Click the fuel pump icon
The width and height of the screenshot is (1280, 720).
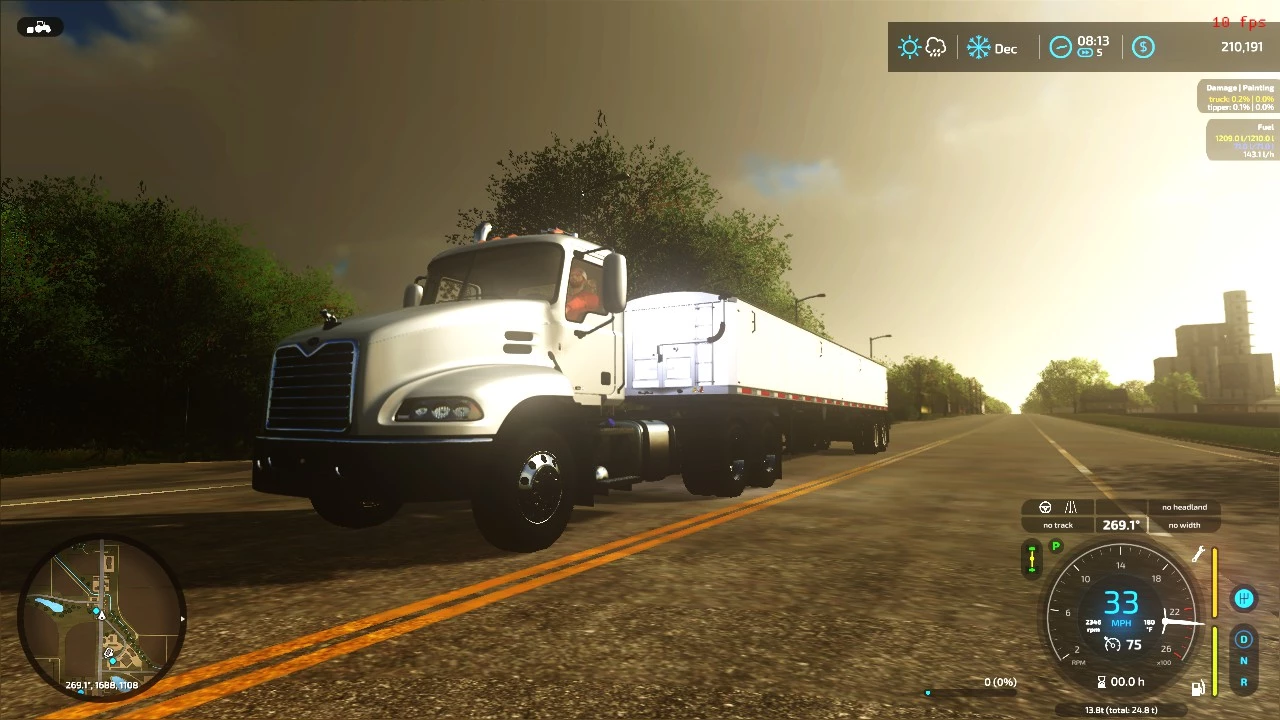[1197, 688]
